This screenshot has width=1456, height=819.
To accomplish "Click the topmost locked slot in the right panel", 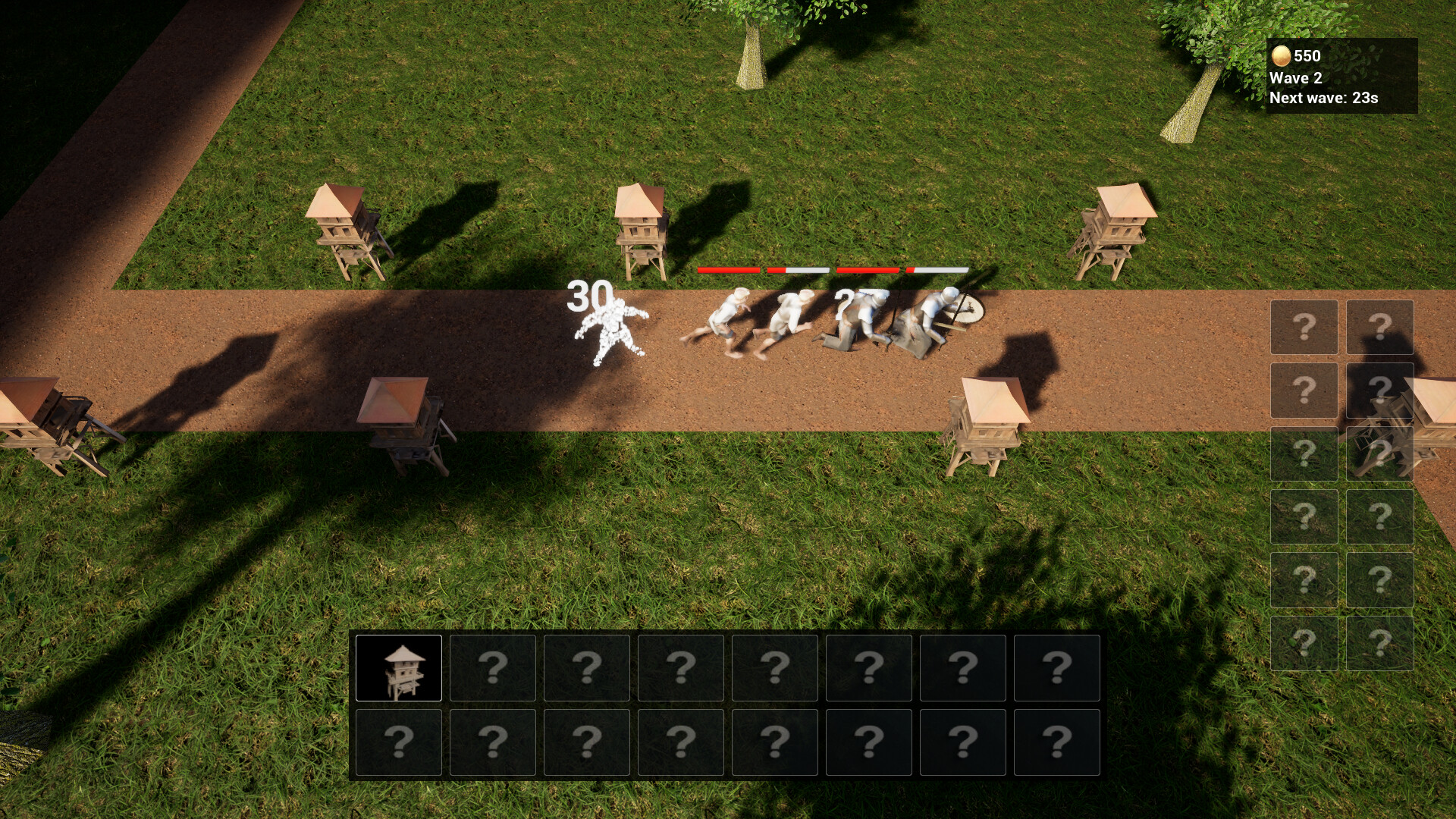I will pos(1303,328).
